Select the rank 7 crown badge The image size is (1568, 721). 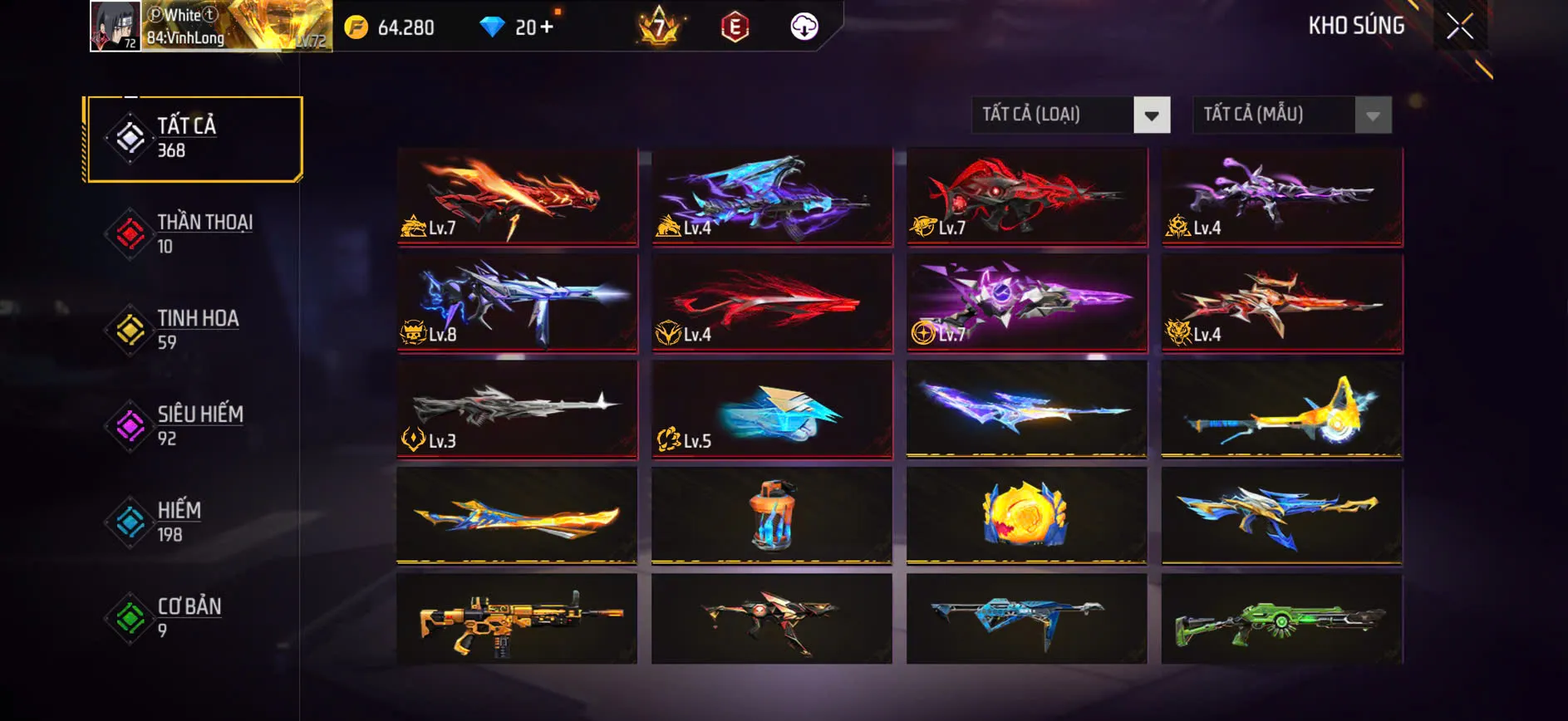tap(659, 27)
